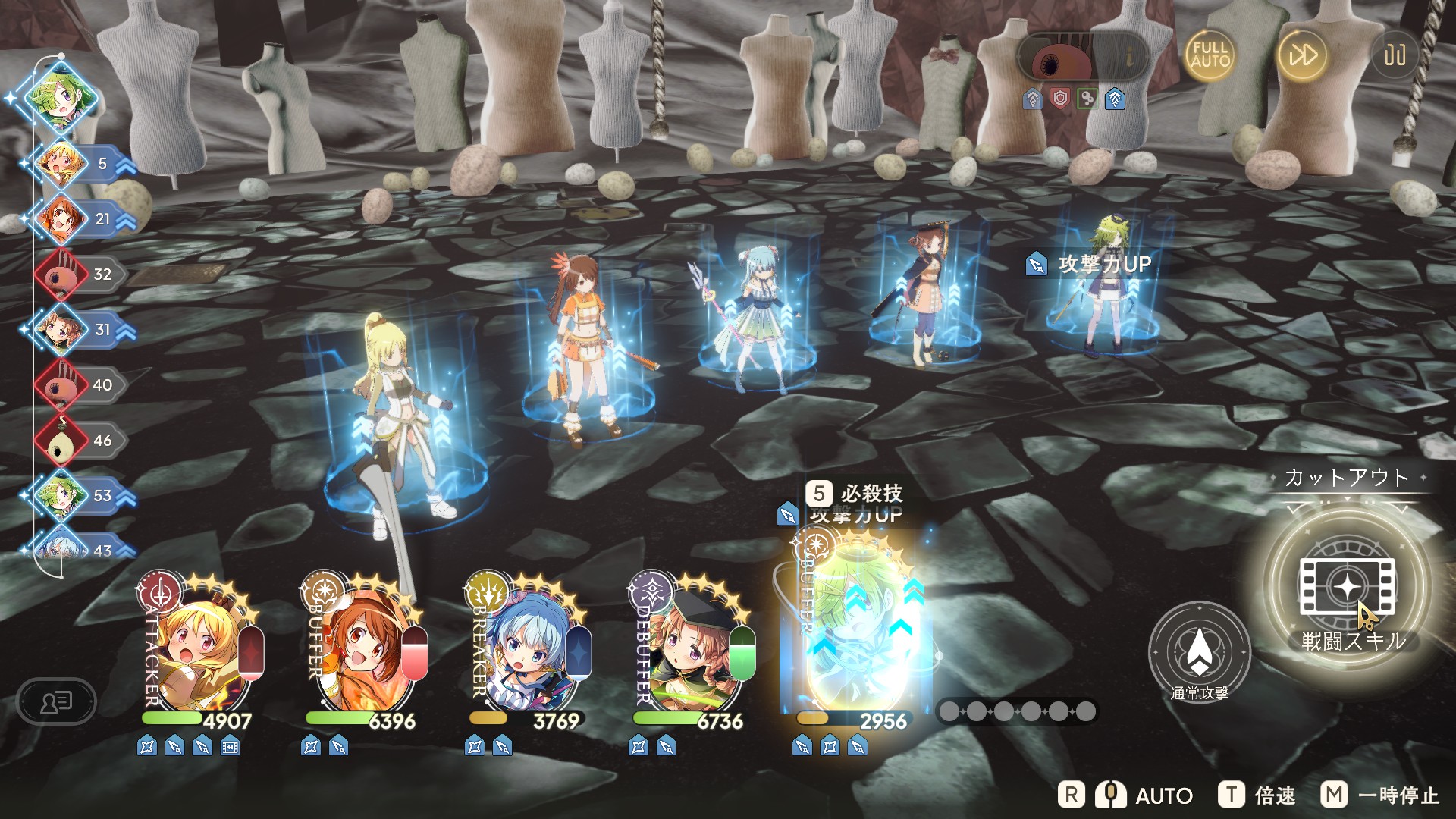Toggle the FULL AUTO battle mode

(x=1210, y=55)
